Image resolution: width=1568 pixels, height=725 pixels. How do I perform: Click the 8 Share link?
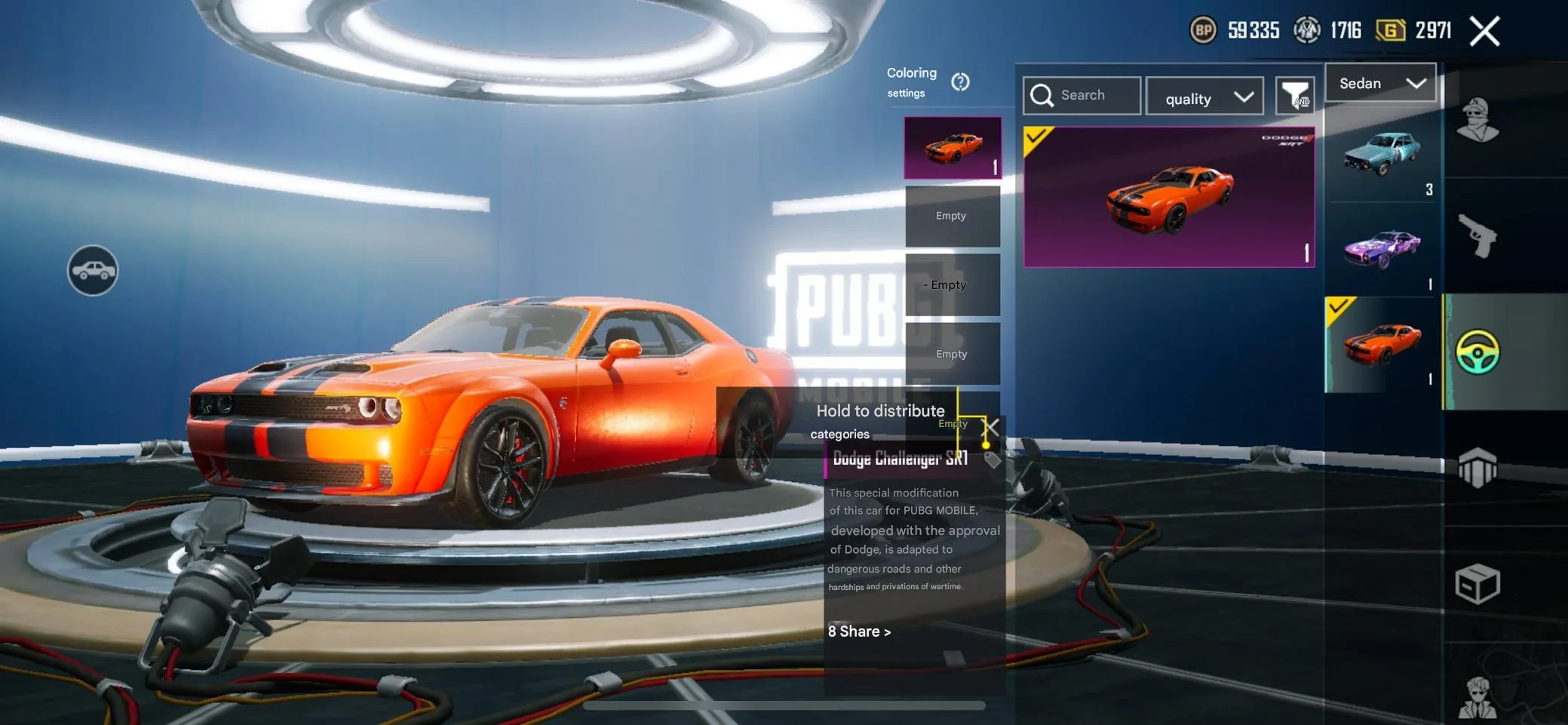click(859, 631)
